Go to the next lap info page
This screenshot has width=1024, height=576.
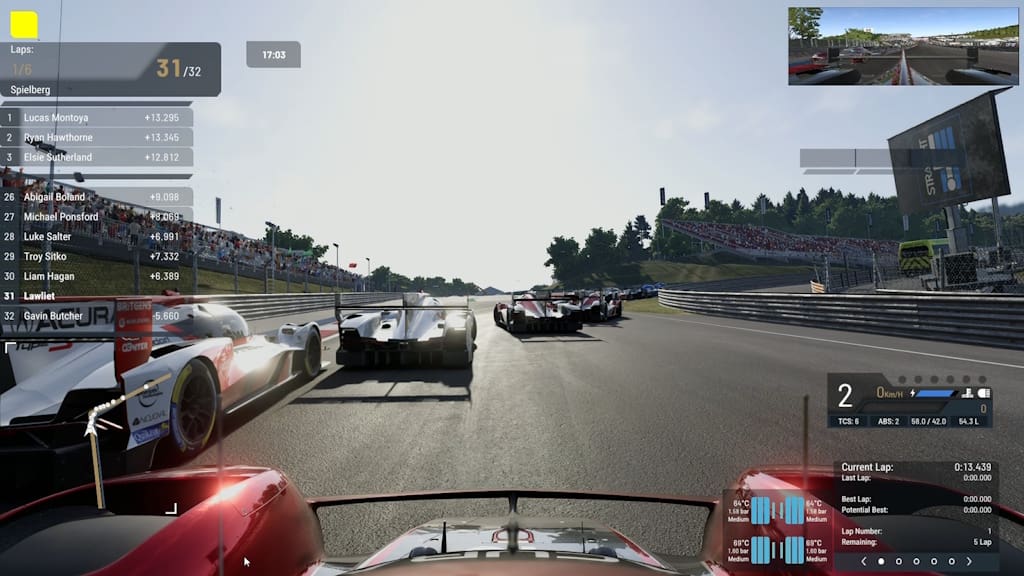(969, 561)
